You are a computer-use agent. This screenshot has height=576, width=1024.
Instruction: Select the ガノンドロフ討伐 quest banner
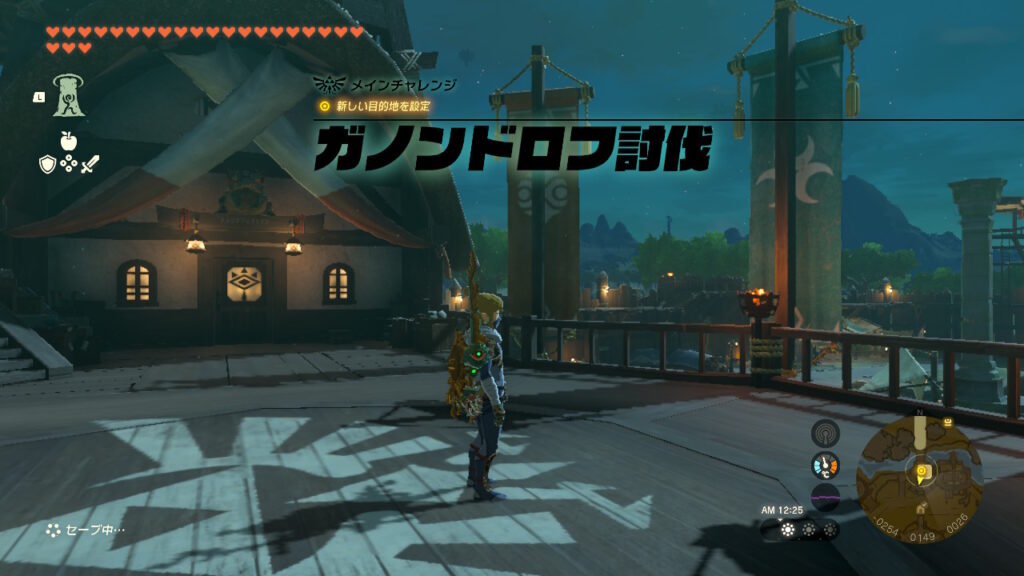coord(512,152)
